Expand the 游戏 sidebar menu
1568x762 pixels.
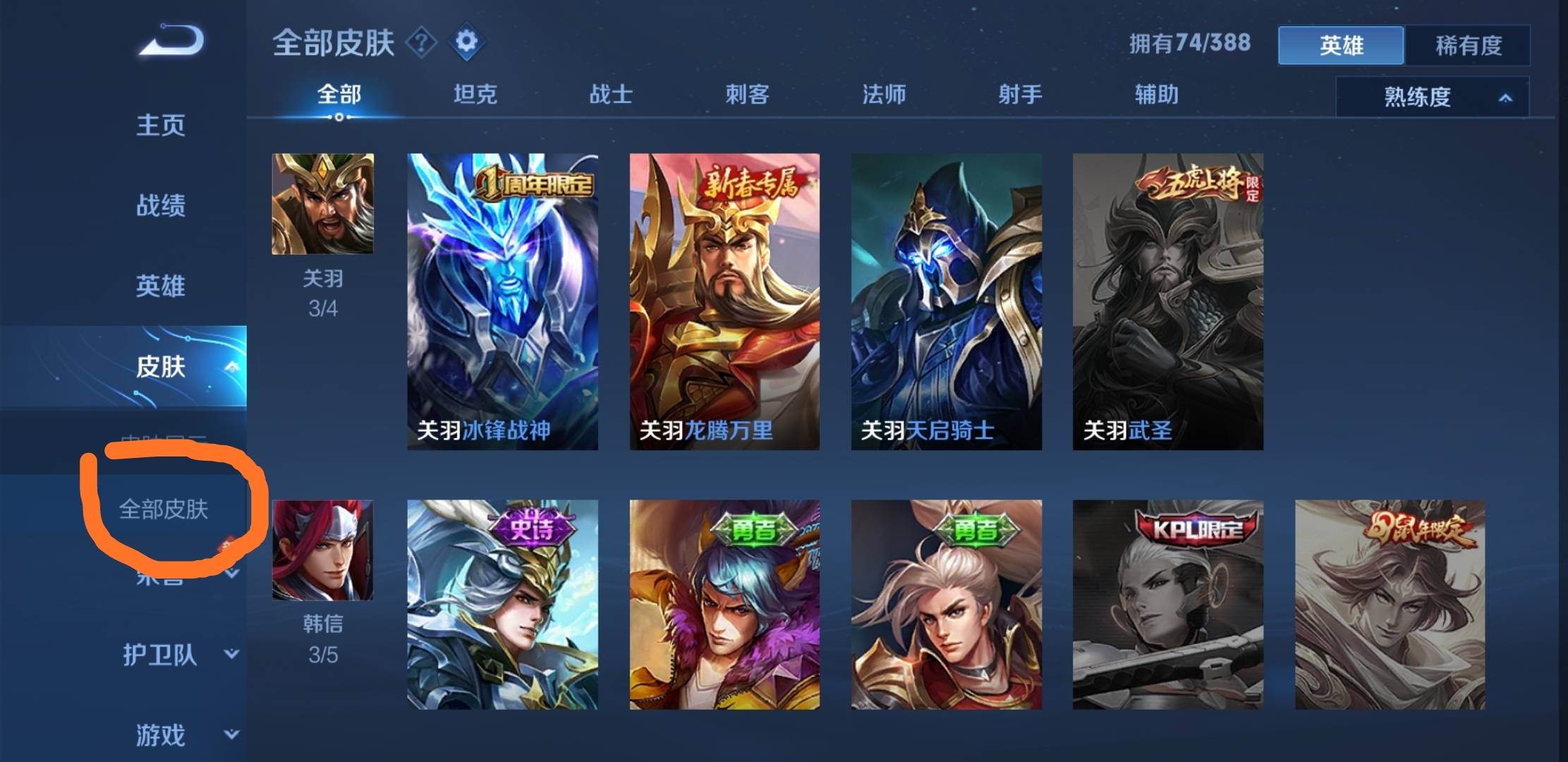[x=159, y=735]
